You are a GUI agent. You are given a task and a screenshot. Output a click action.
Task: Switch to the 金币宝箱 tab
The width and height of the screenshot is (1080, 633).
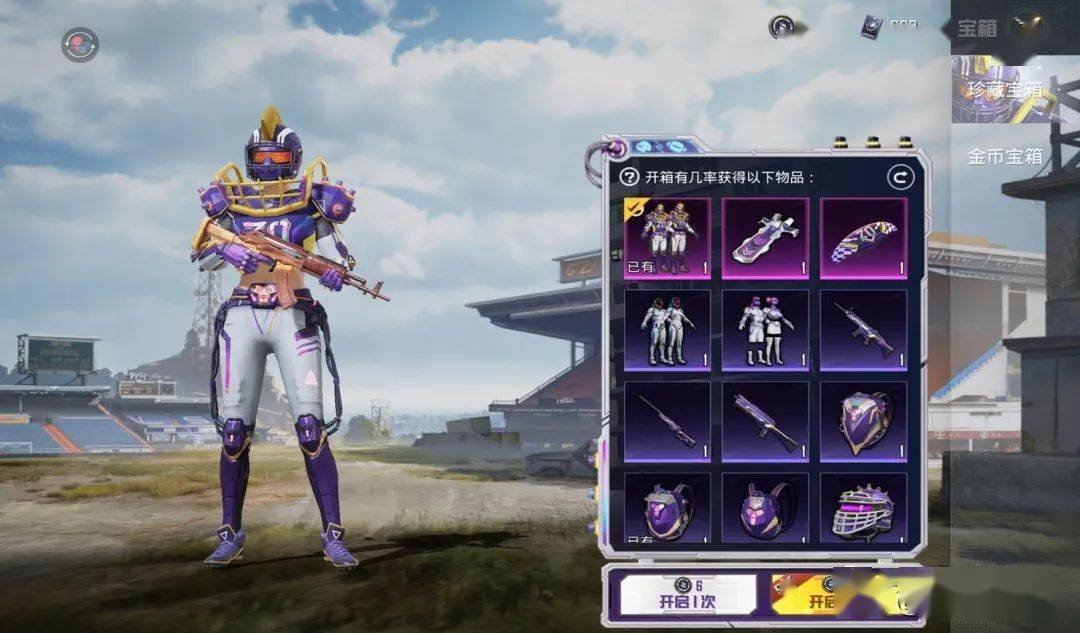tap(1004, 156)
